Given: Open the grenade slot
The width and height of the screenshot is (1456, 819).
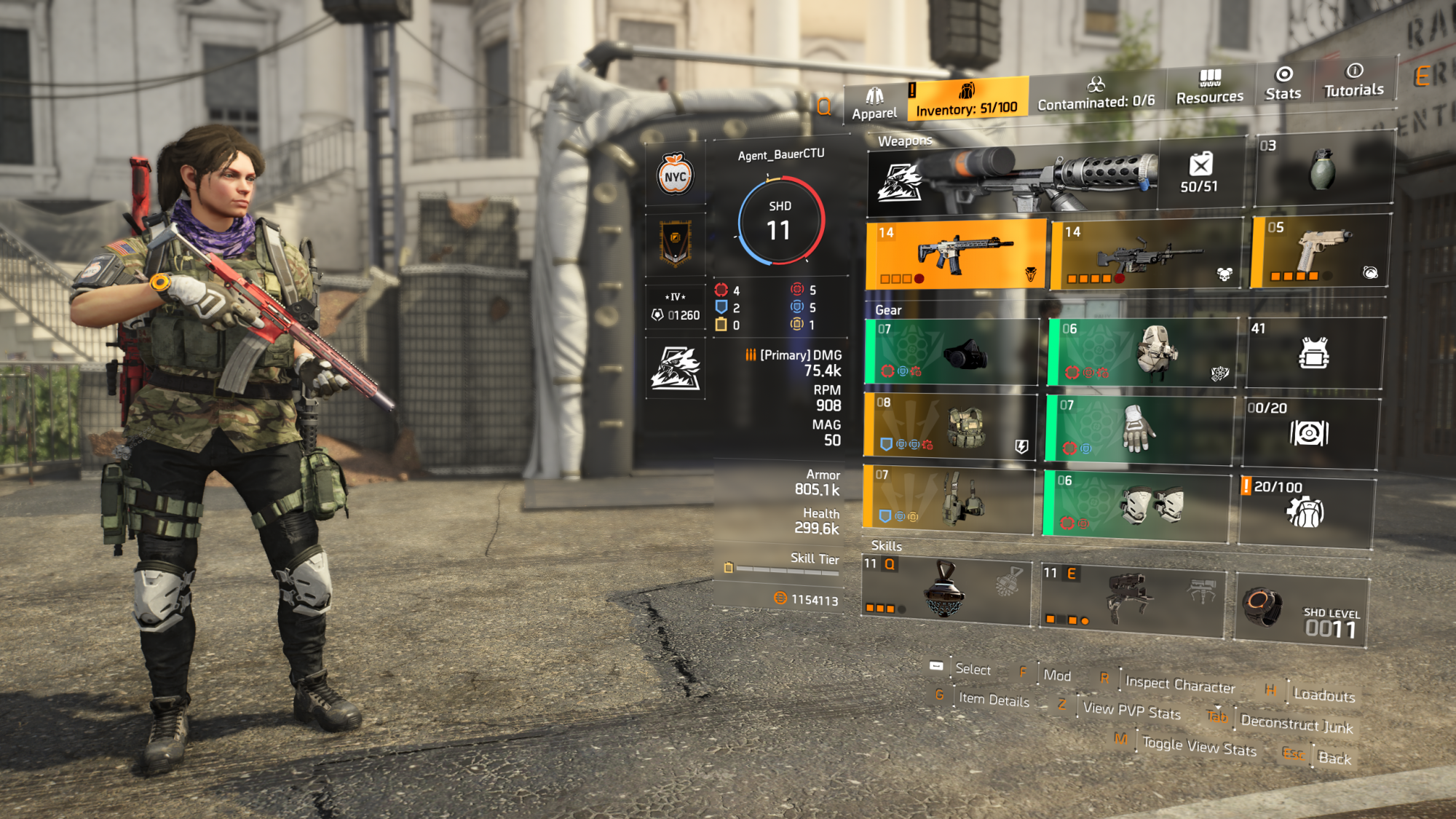Looking at the screenshot, I should click(1323, 170).
